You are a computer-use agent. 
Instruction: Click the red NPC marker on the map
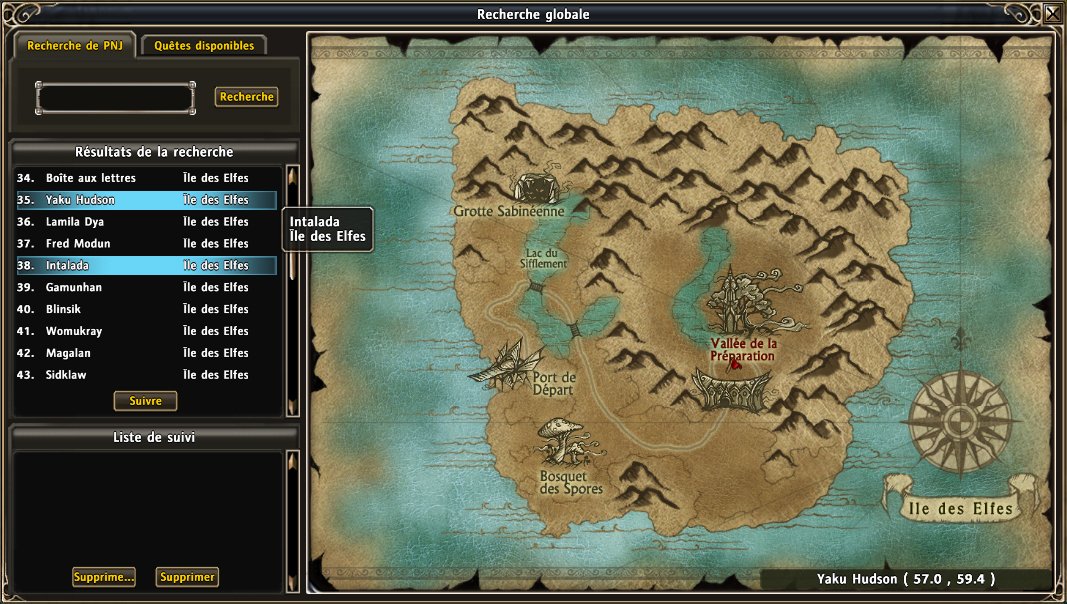pyautogui.click(x=735, y=365)
